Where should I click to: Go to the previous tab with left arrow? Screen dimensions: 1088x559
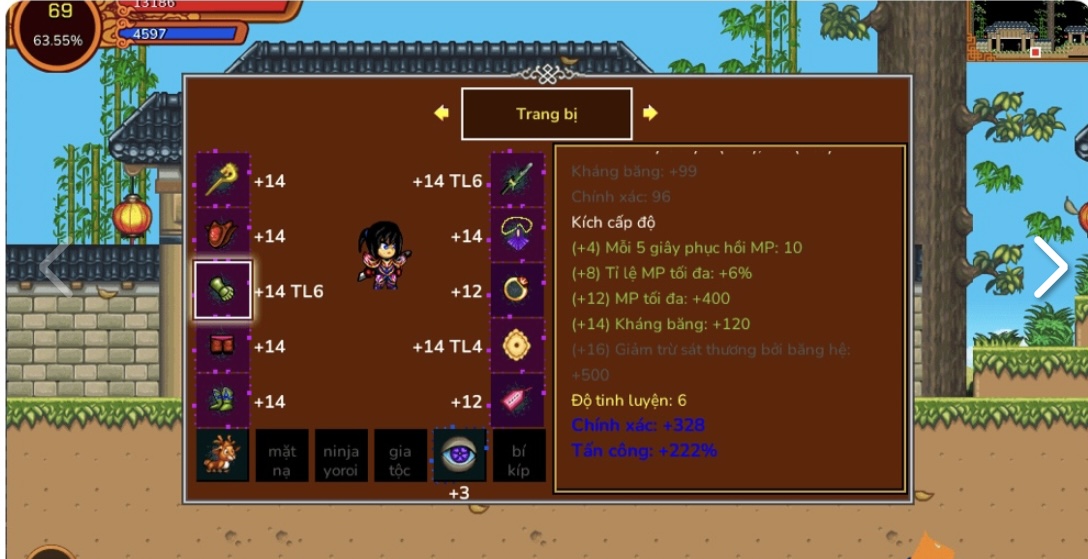pos(441,113)
